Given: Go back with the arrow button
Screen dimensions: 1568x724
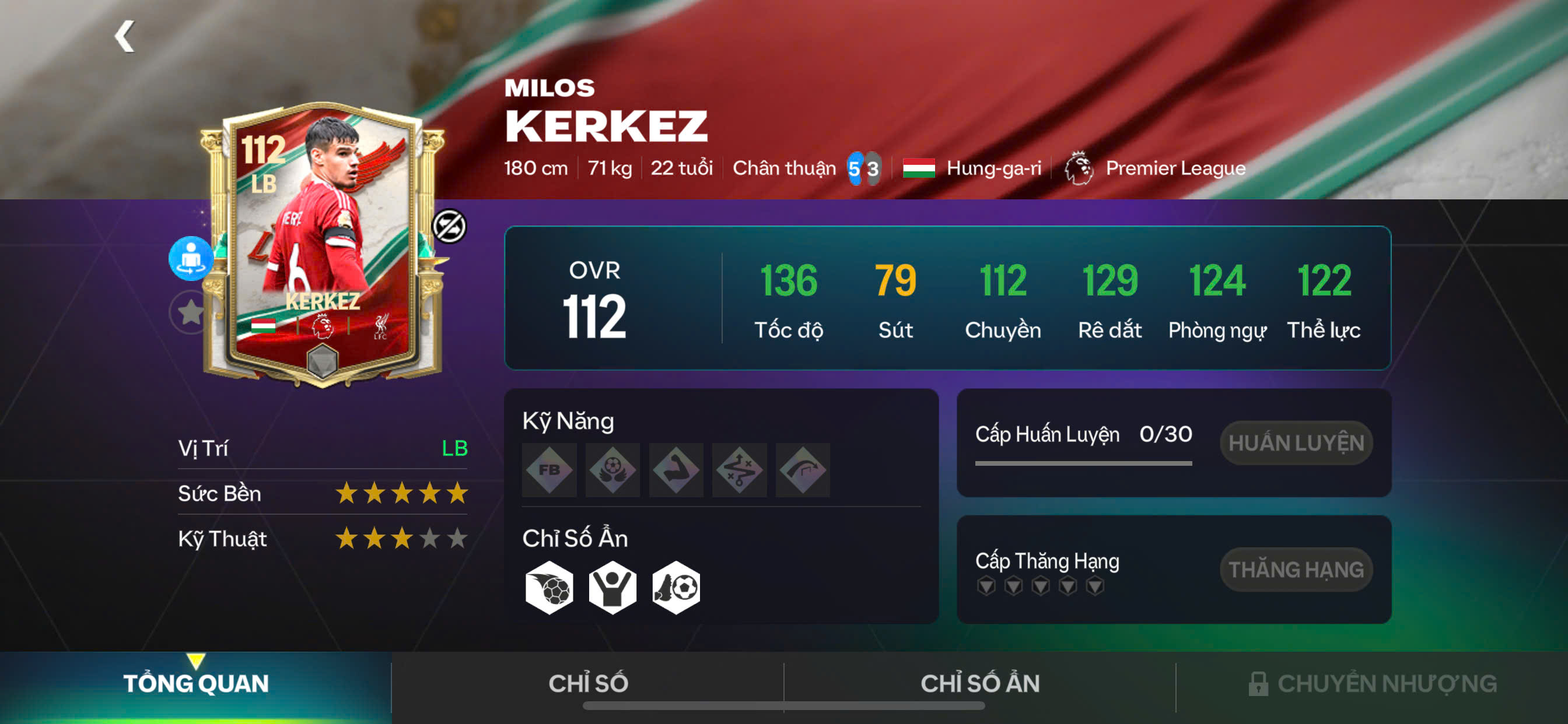Looking at the screenshot, I should 125,37.
